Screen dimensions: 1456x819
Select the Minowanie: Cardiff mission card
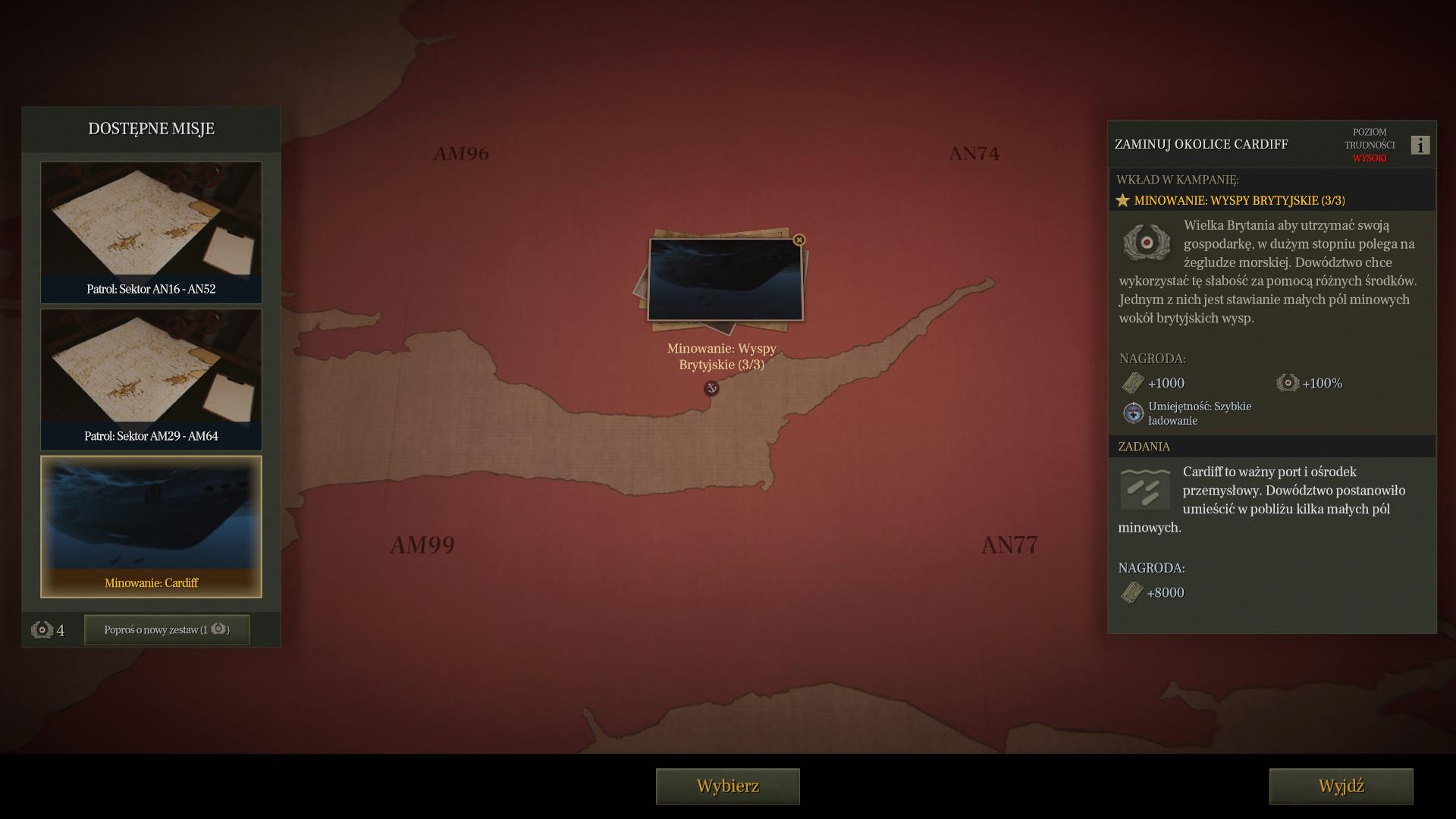pos(151,526)
